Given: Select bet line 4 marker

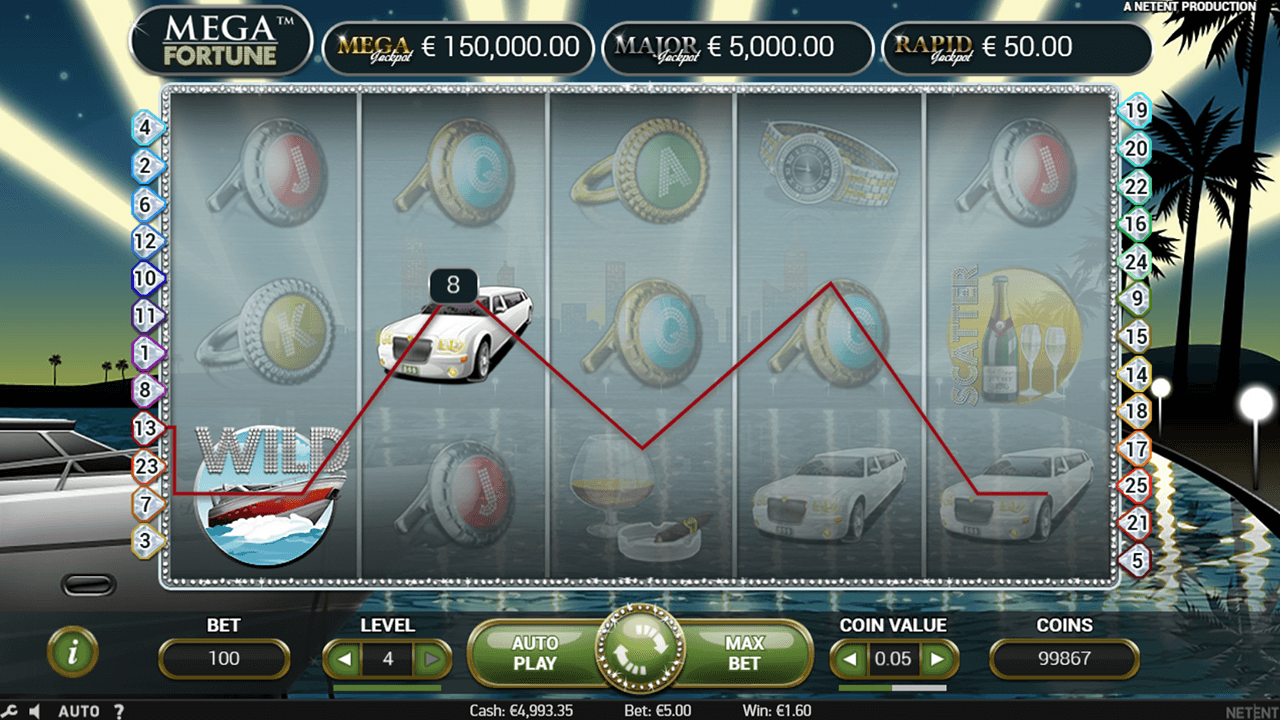Looking at the screenshot, I should pyautogui.click(x=146, y=128).
